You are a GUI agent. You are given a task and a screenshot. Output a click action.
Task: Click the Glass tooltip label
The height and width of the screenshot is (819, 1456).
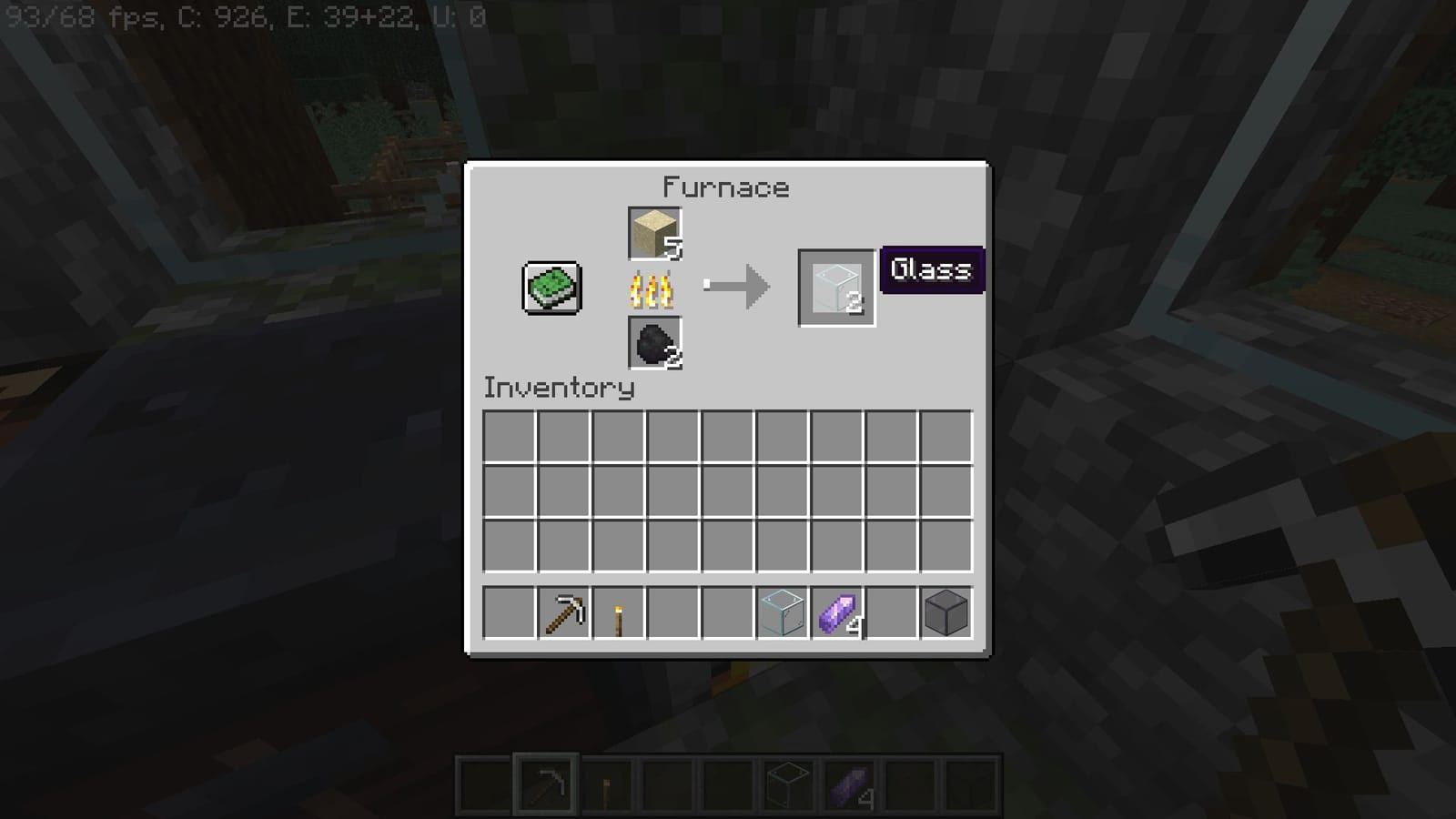pyautogui.click(x=930, y=269)
